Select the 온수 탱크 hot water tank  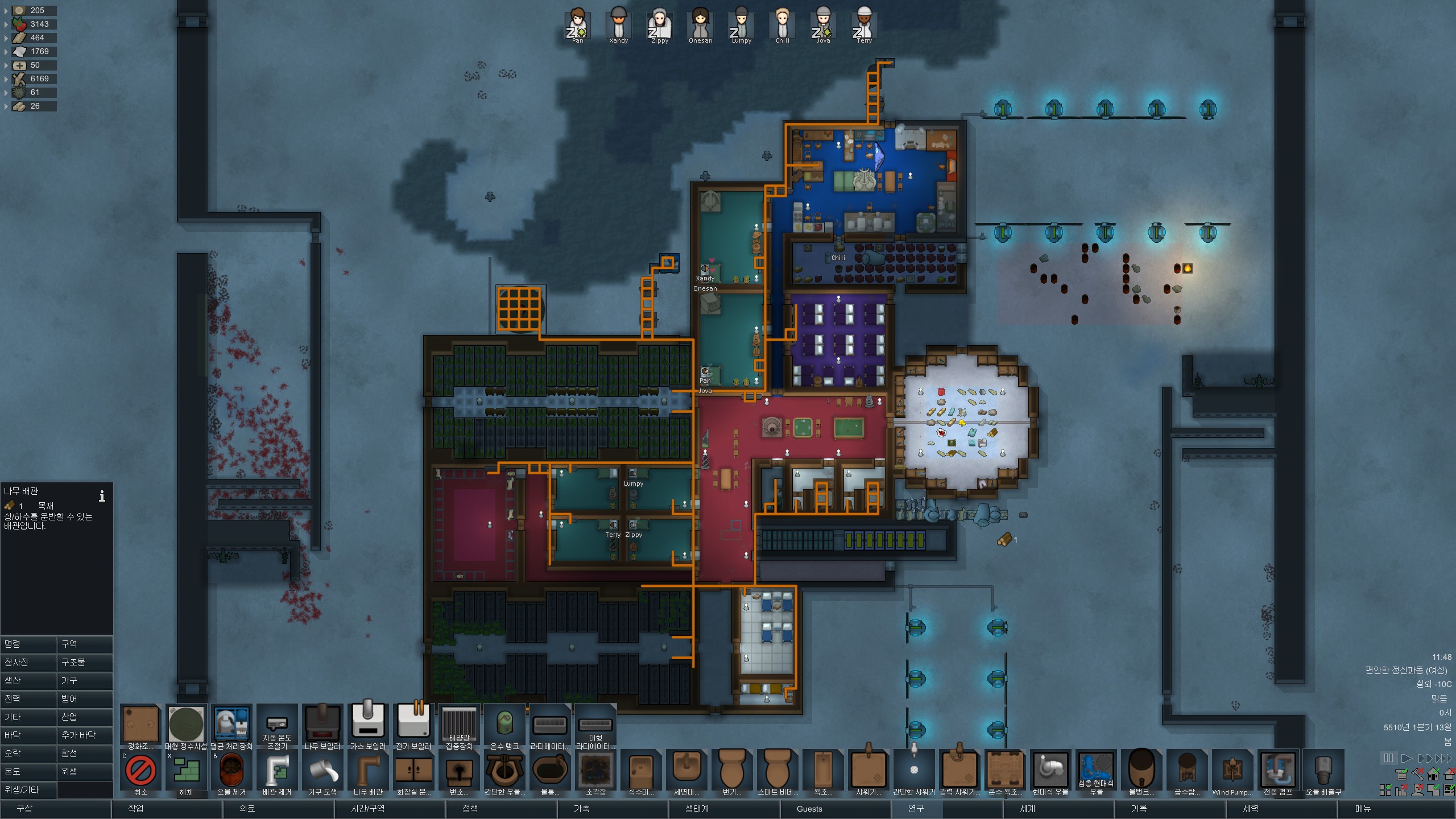(504, 725)
